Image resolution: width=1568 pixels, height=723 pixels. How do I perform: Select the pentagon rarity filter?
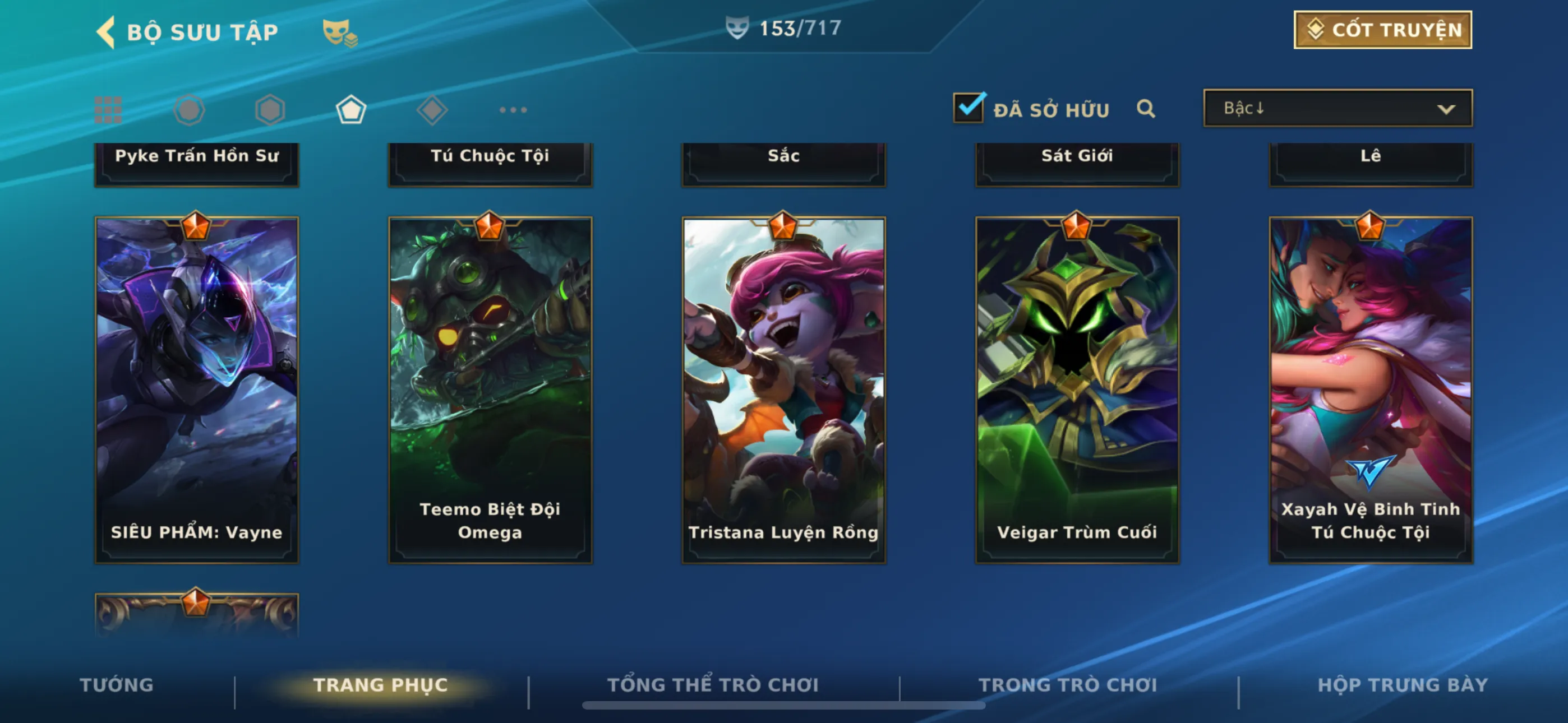[351, 110]
